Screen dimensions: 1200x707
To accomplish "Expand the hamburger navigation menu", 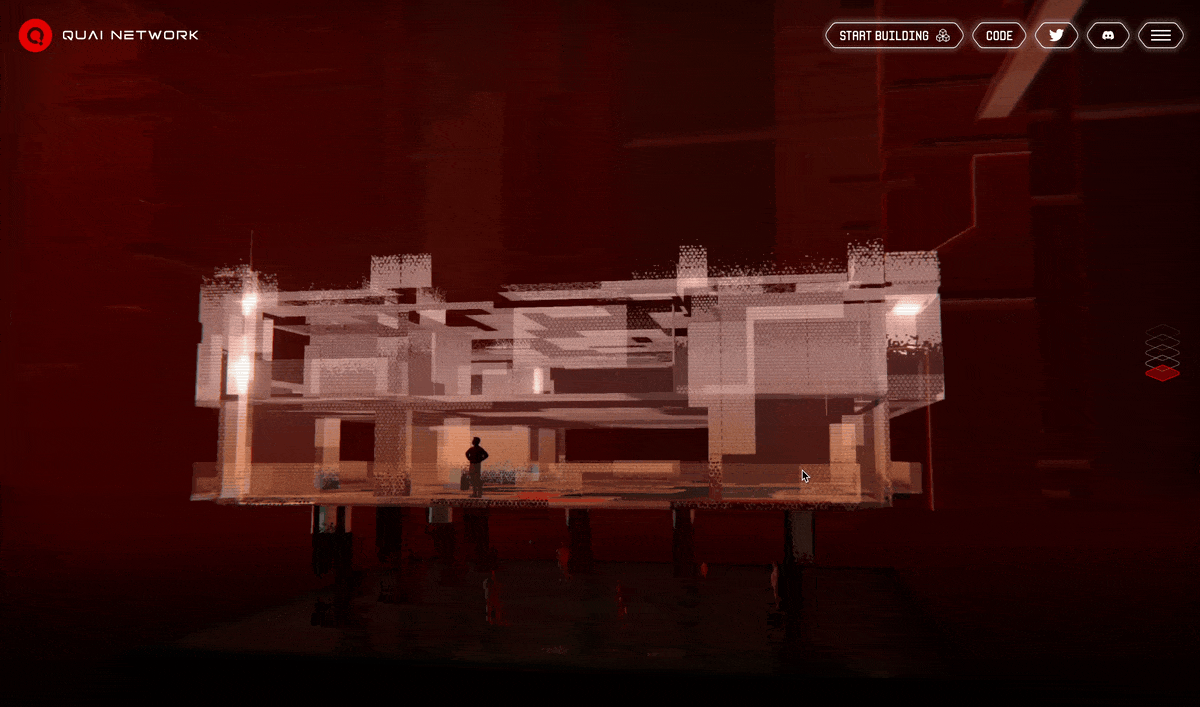I will (x=1160, y=36).
